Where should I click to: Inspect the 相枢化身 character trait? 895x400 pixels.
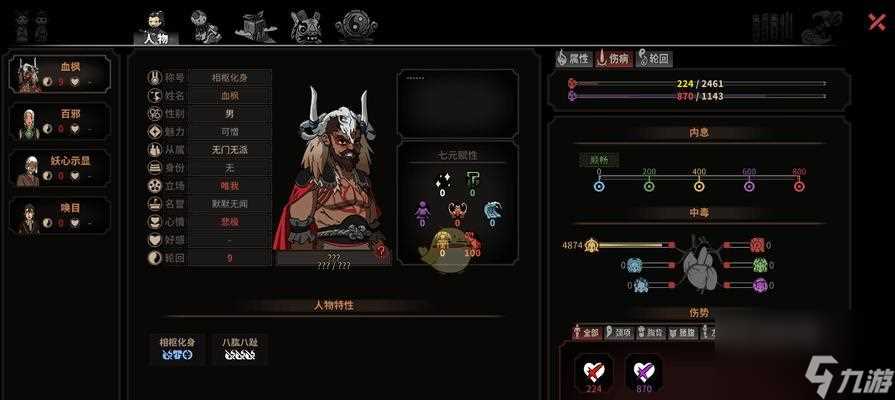(x=180, y=347)
